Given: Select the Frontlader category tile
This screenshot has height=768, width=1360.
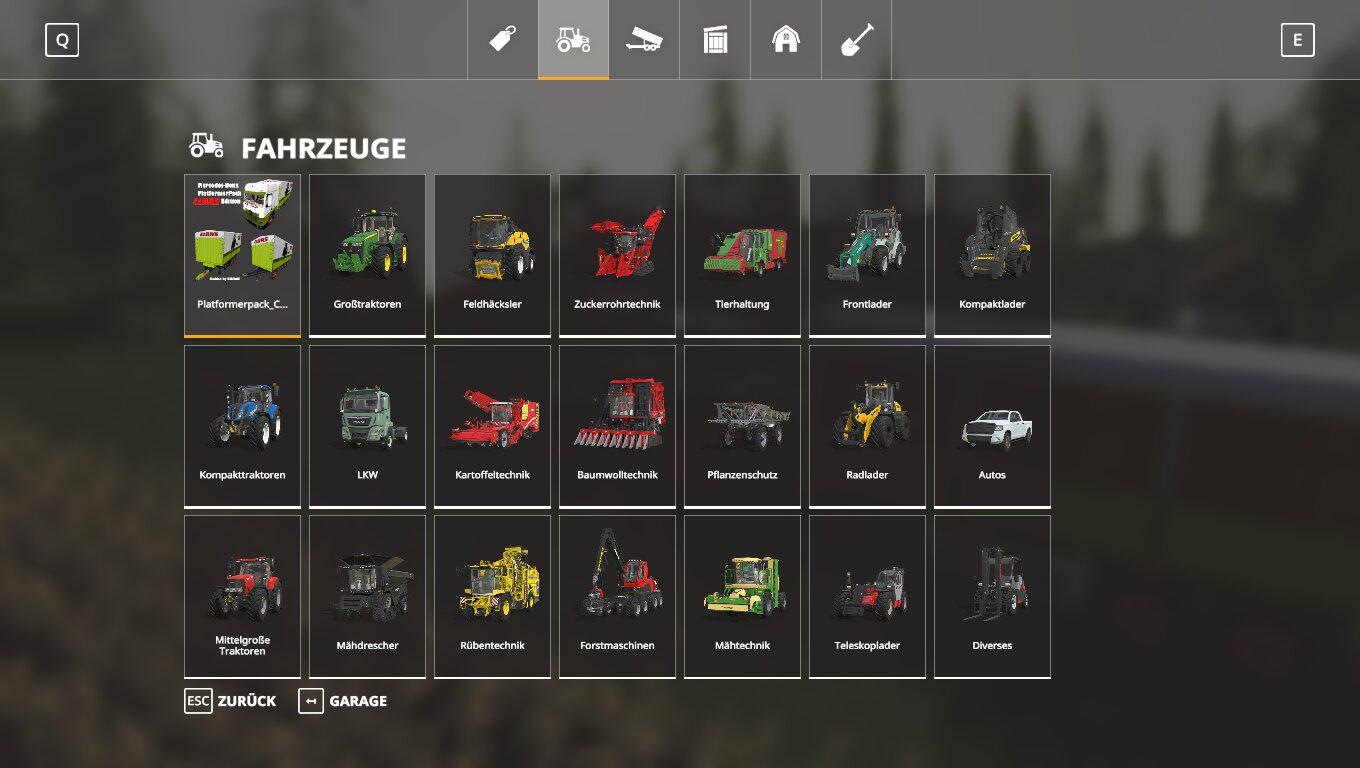Looking at the screenshot, I should pos(867,255).
